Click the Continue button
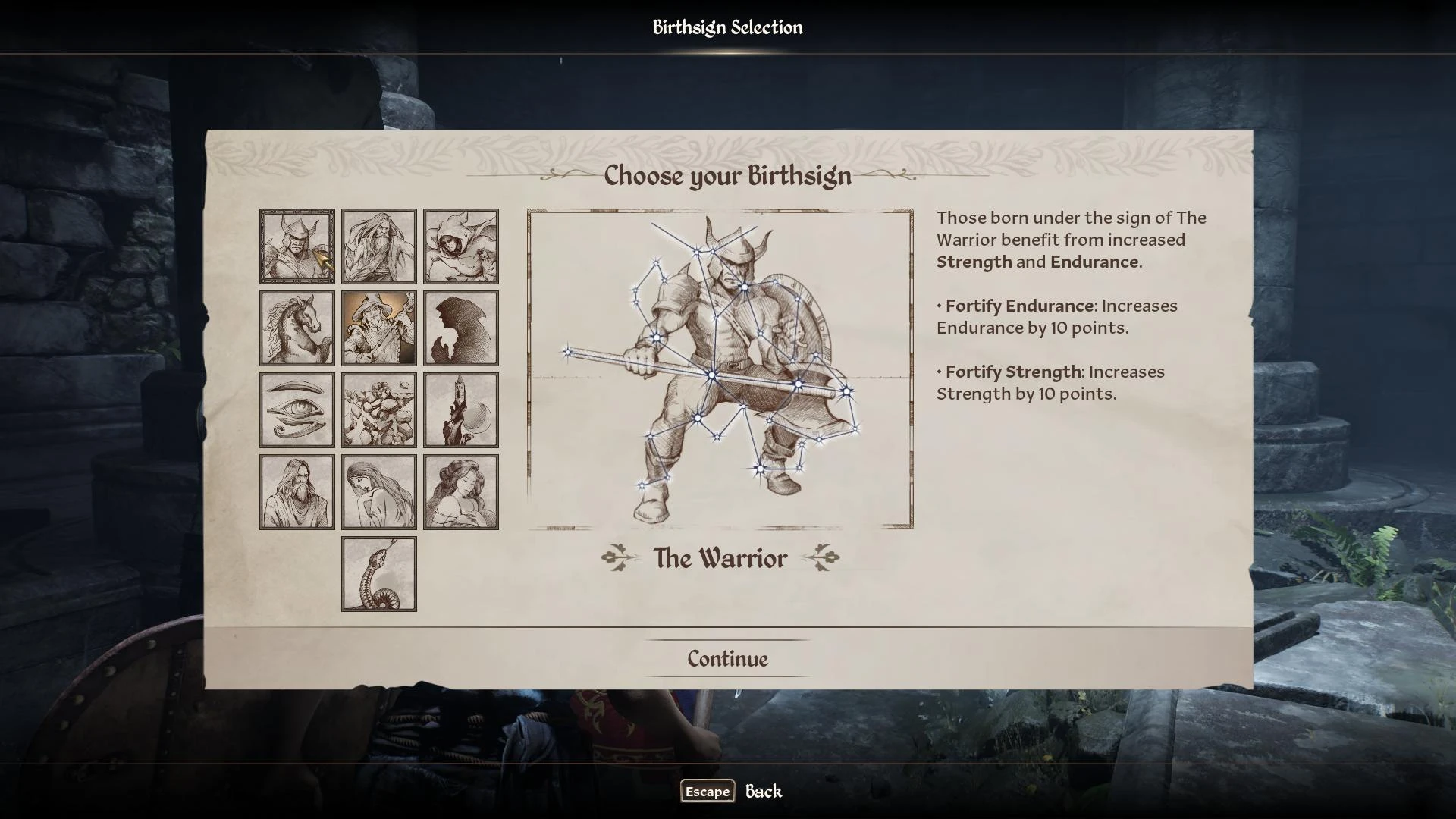The height and width of the screenshot is (819, 1456). (727, 659)
